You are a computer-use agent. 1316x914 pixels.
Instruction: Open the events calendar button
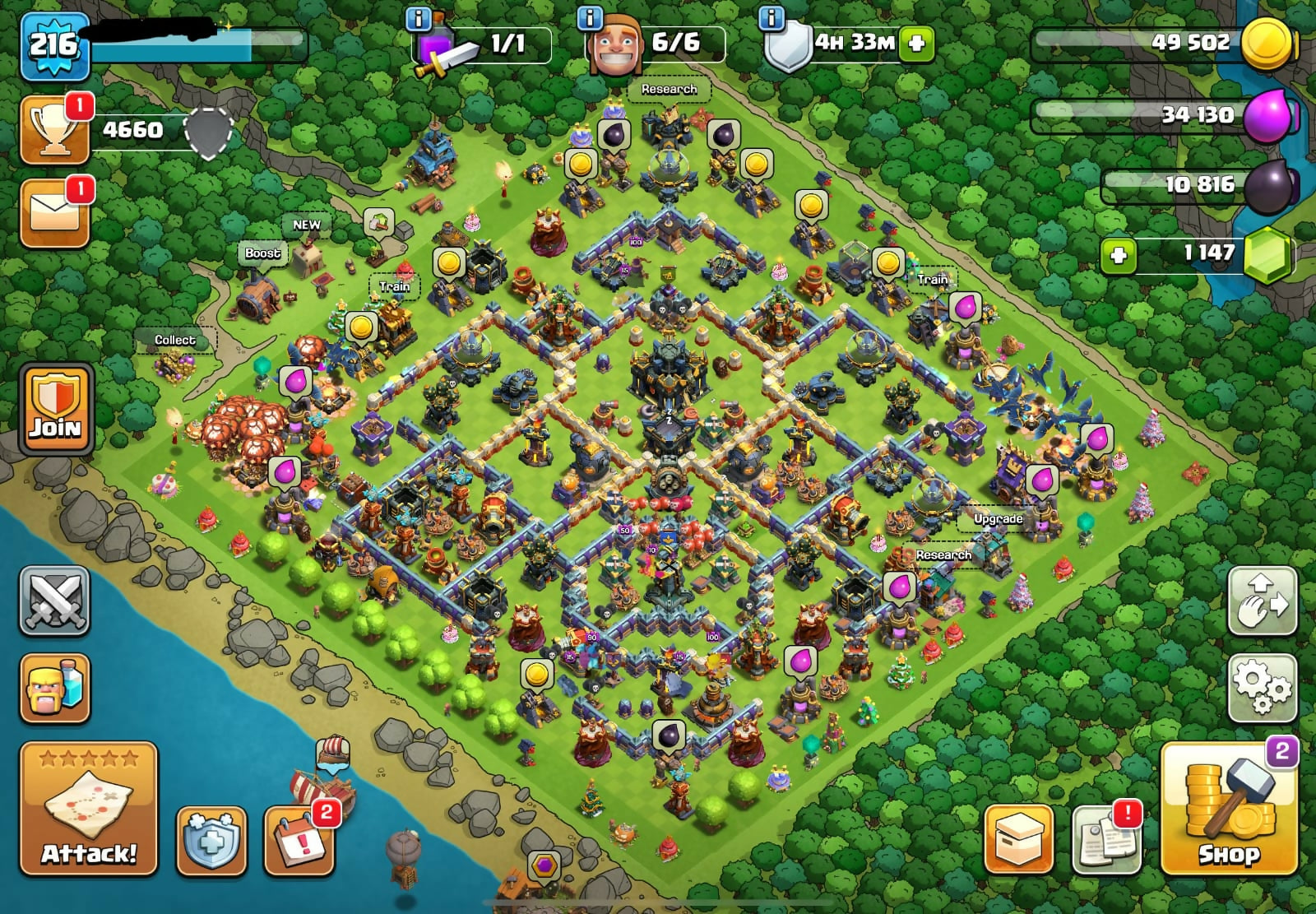[x=299, y=841]
